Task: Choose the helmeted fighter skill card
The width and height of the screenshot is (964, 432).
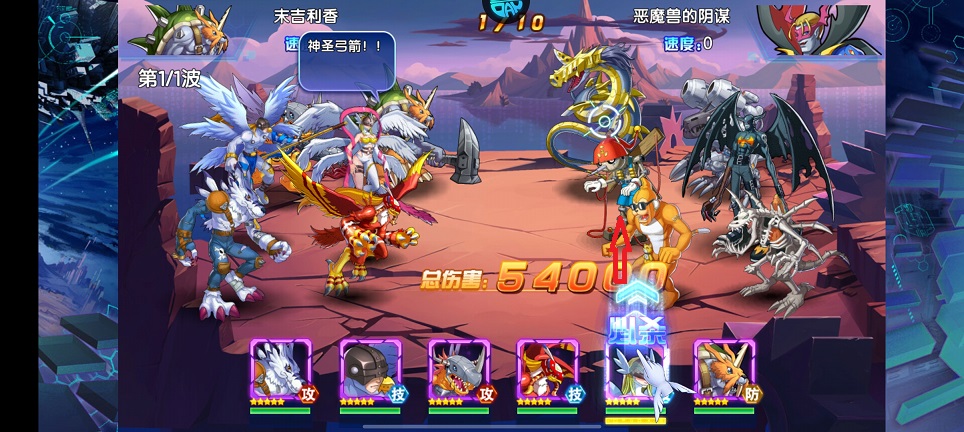Action: pos(370,373)
